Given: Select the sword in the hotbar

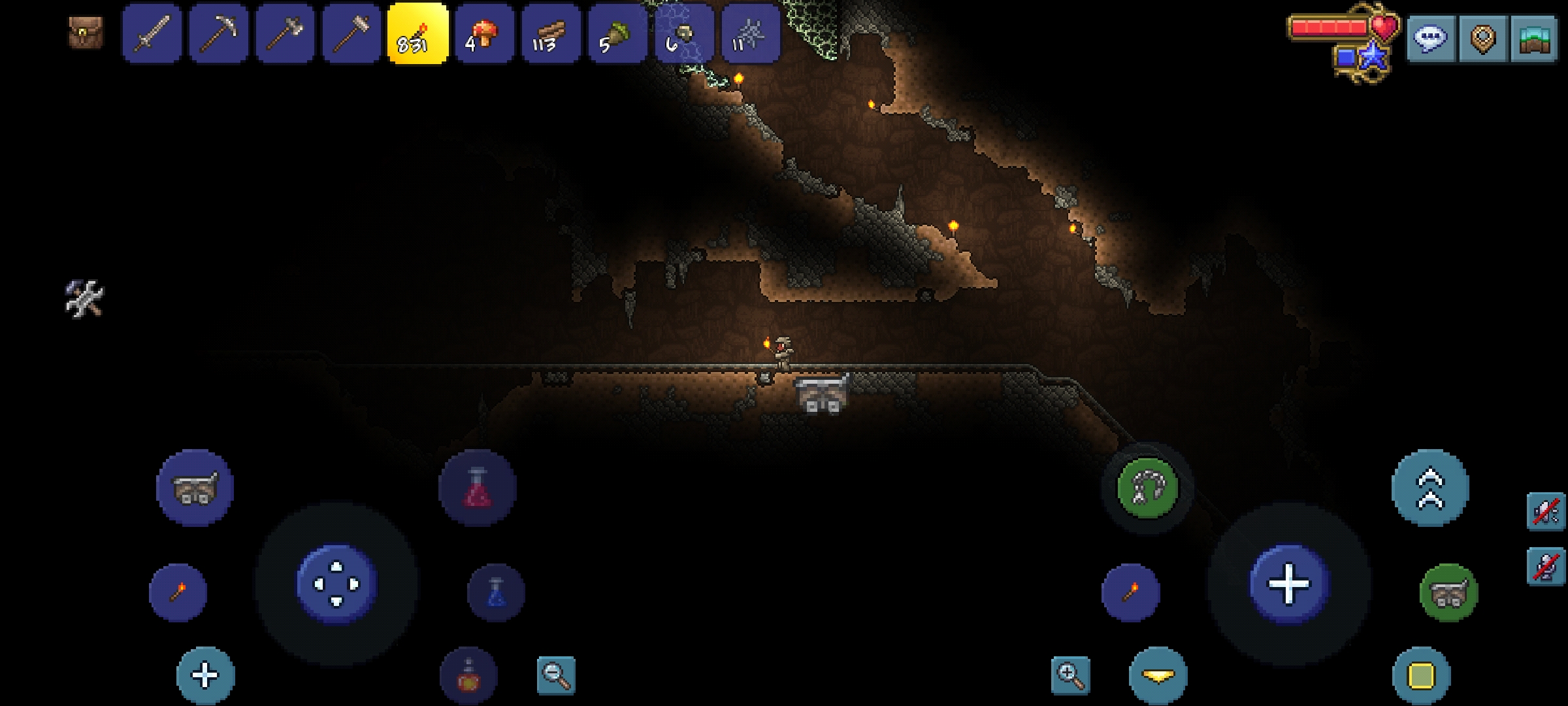Looking at the screenshot, I should click(x=152, y=34).
